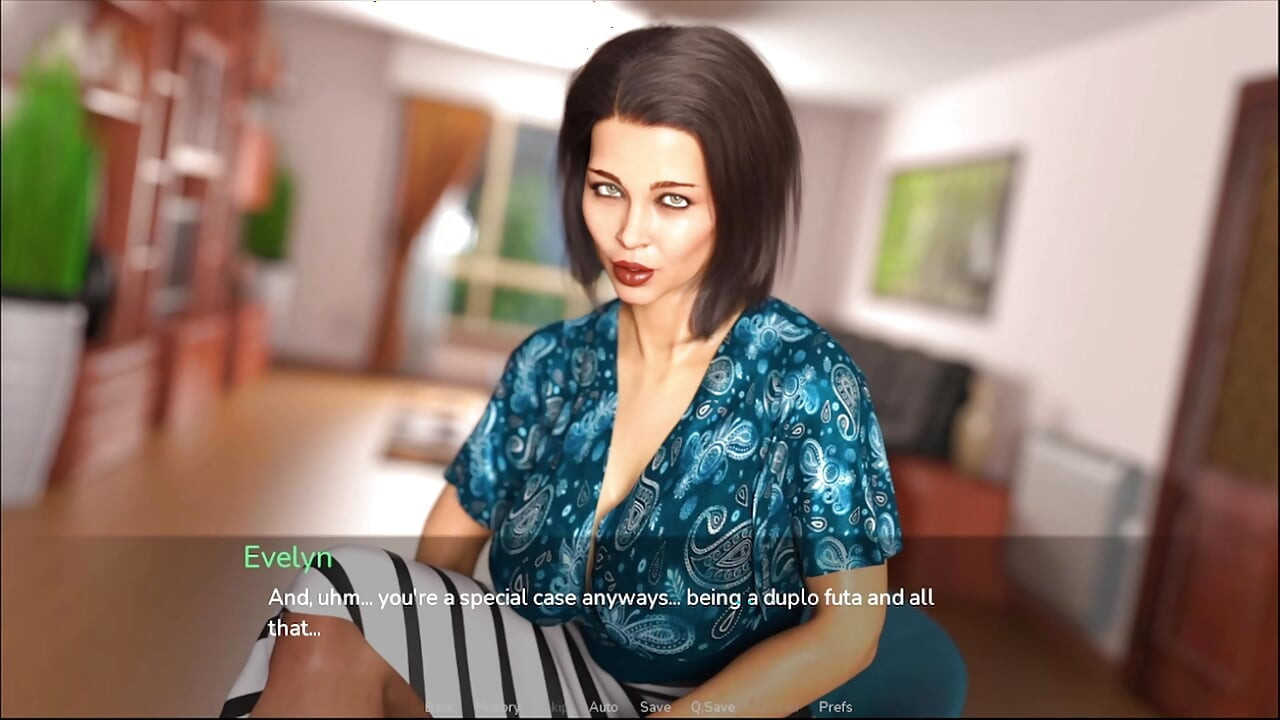Click the dialogue text to advance
1280x720 pixels.
tap(600, 597)
